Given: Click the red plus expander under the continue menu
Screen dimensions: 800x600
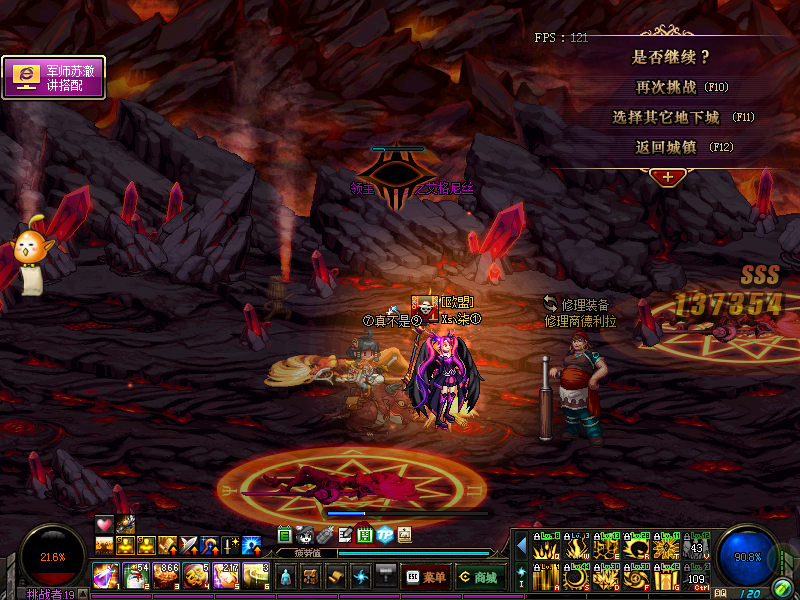Looking at the screenshot, I should (667, 176).
